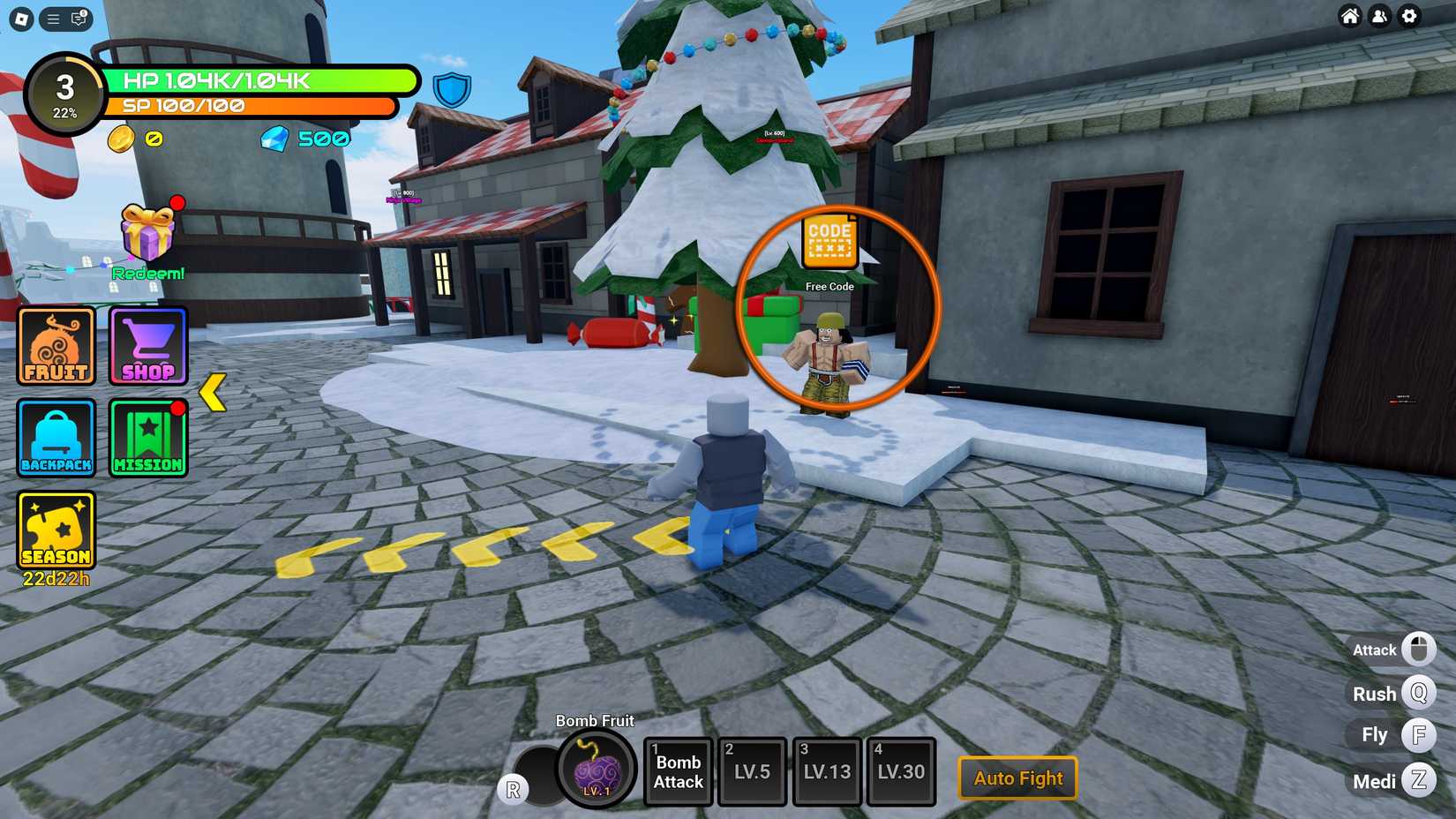Open the MISSION panel with red notification
1456x819 pixels.
point(147,438)
